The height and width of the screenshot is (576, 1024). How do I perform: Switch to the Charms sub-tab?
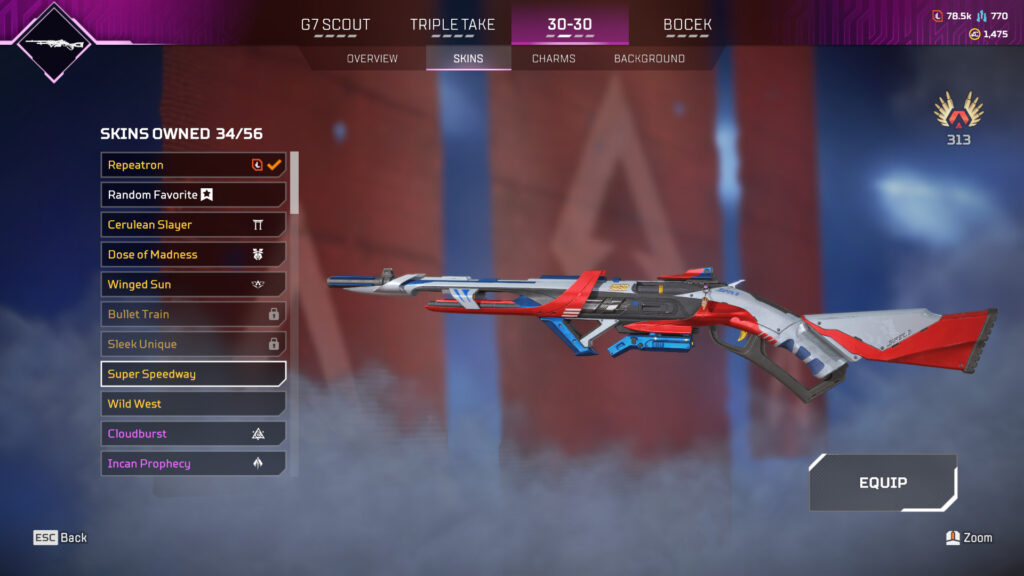[x=553, y=59]
